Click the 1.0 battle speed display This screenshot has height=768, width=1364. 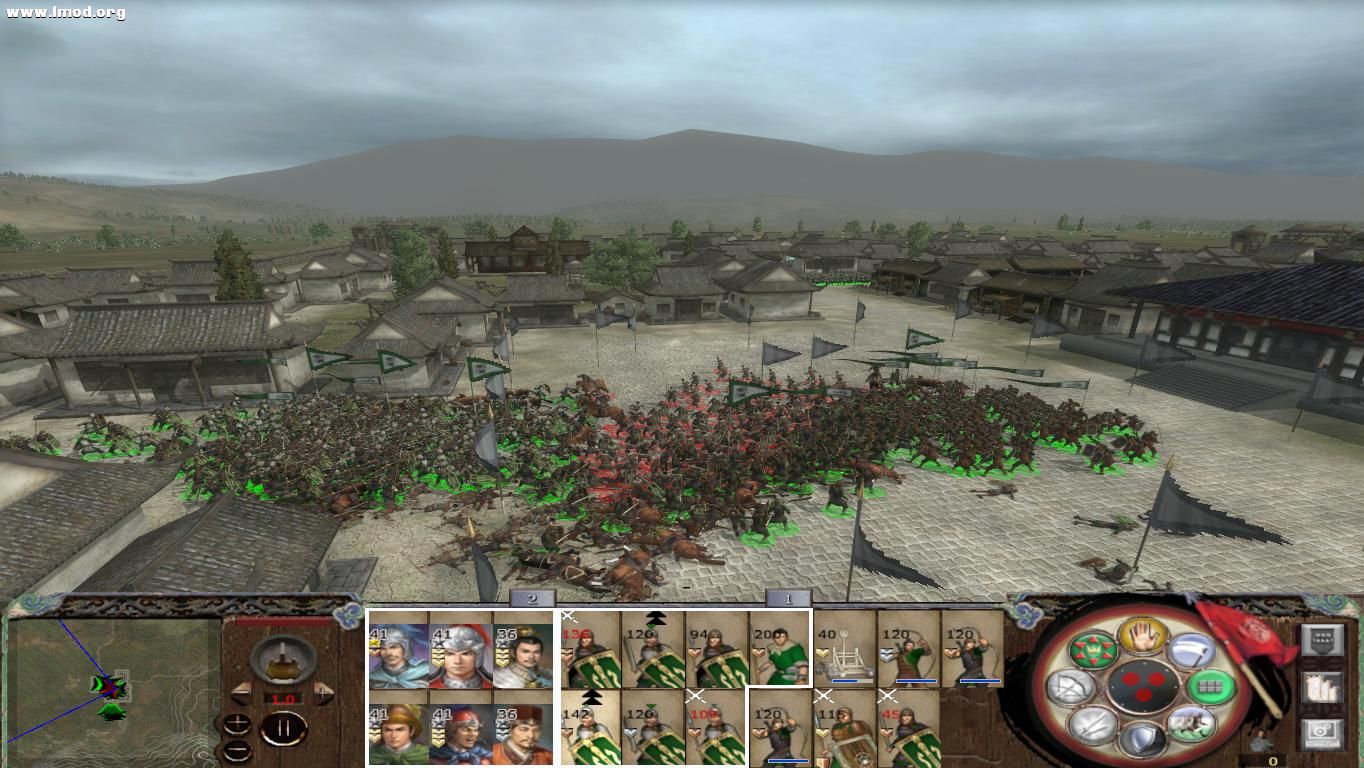(x=284, y=699)
